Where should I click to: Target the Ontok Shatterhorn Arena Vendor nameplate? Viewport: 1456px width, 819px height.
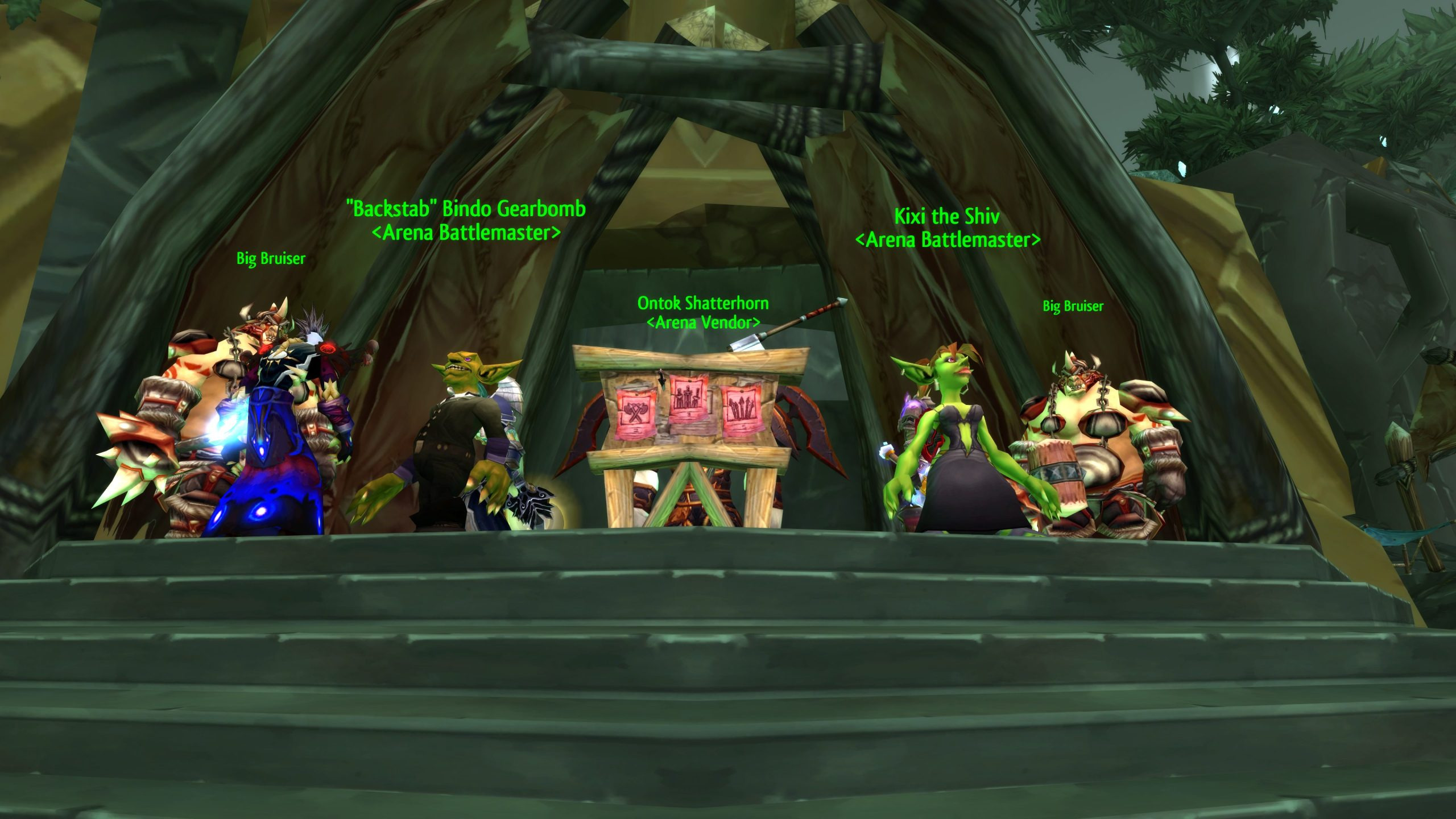click(x=703, y=312)
